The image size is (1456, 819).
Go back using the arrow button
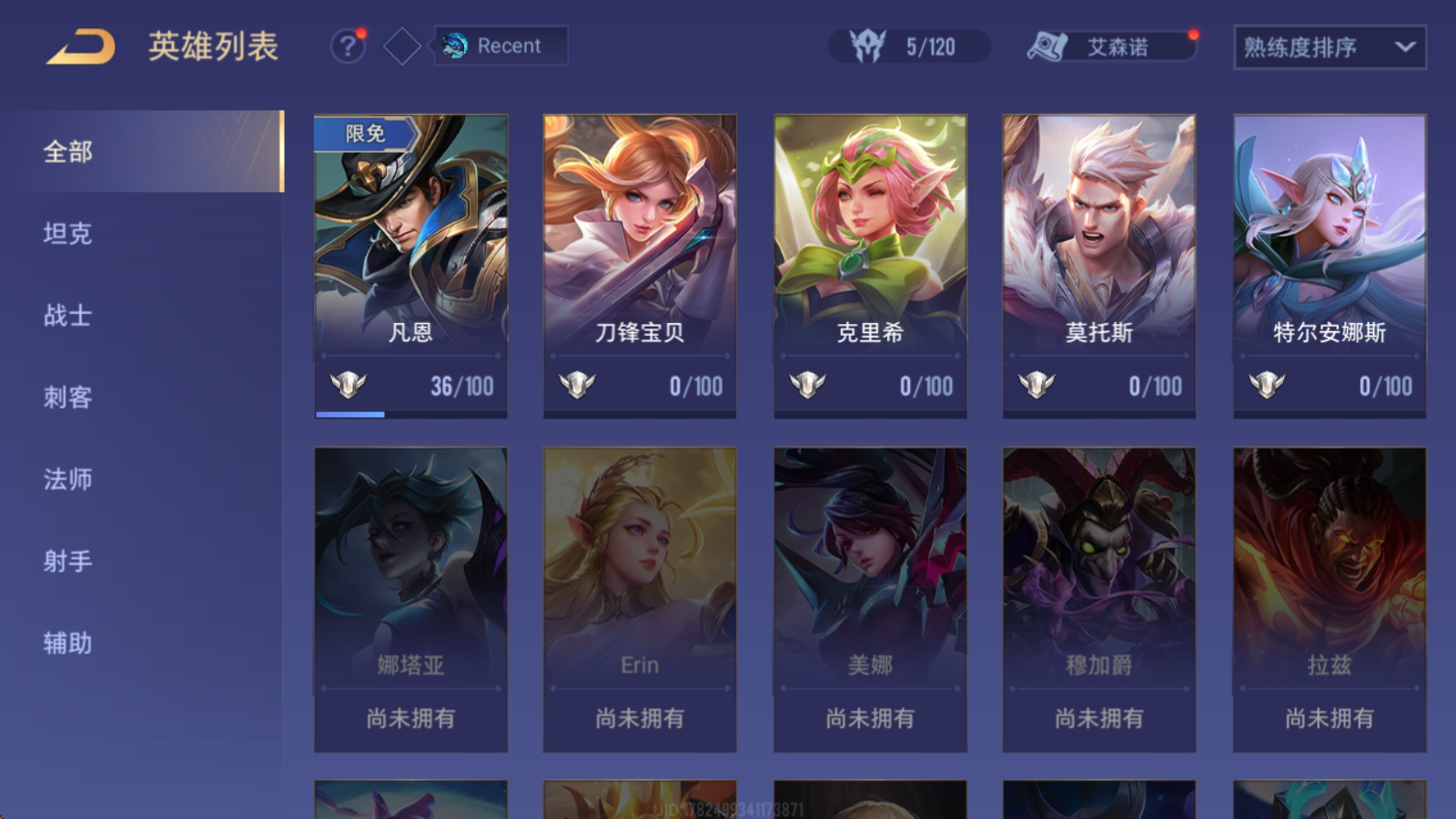[81, 46]
